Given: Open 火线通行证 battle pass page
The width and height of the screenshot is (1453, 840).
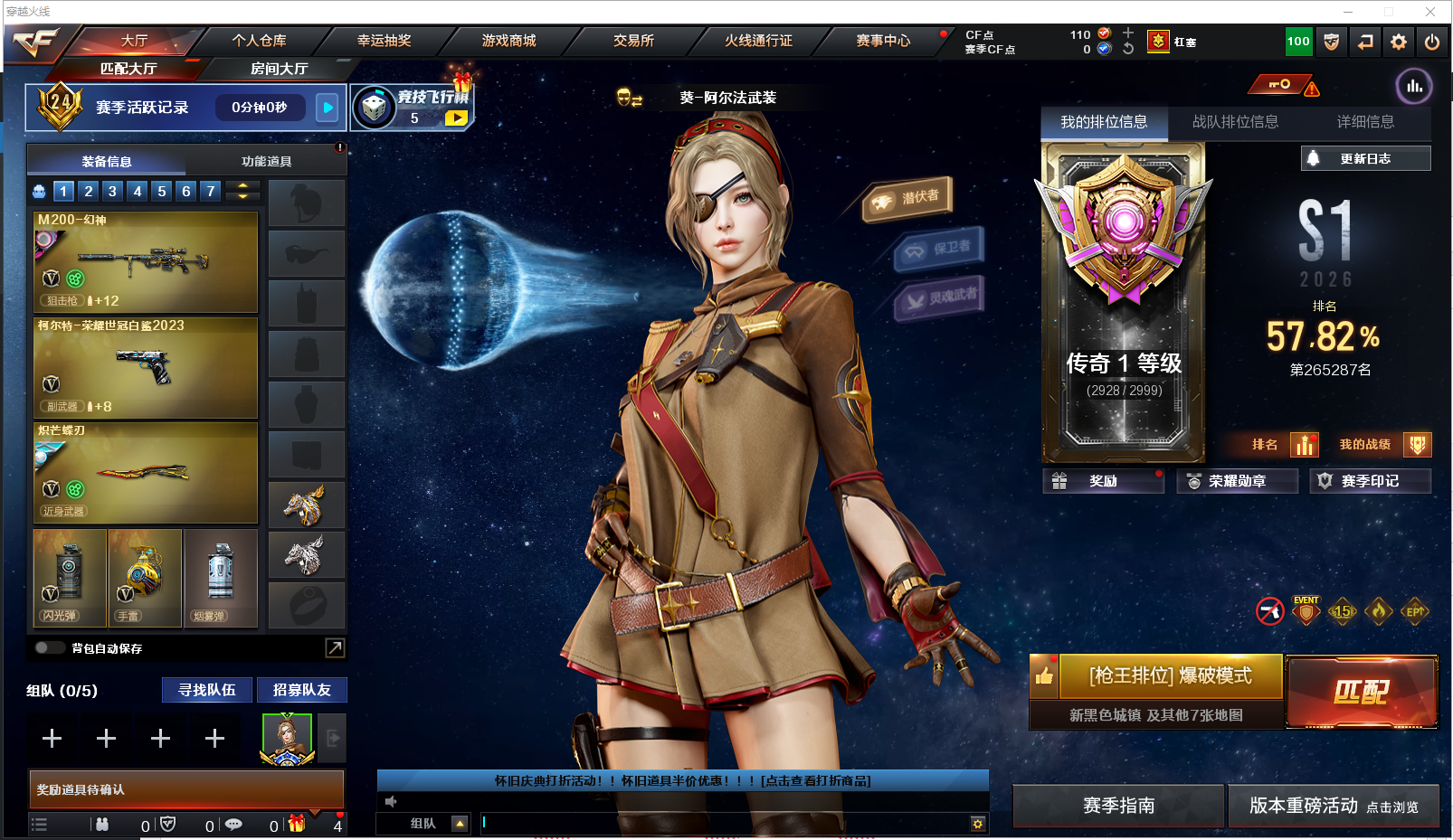Looking at the screenshot, I should point(758,41).
